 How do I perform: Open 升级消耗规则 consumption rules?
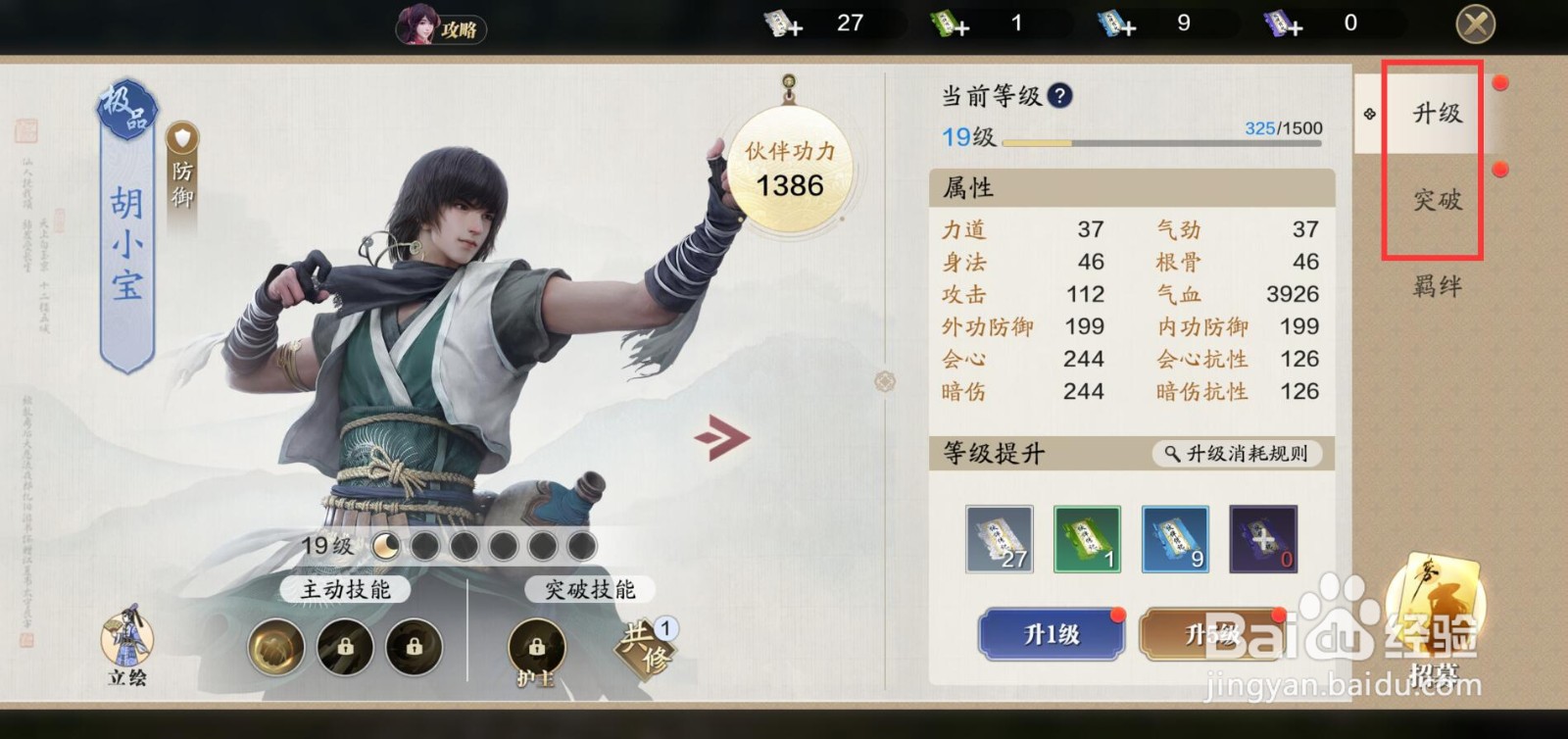tap(1237, 453)
